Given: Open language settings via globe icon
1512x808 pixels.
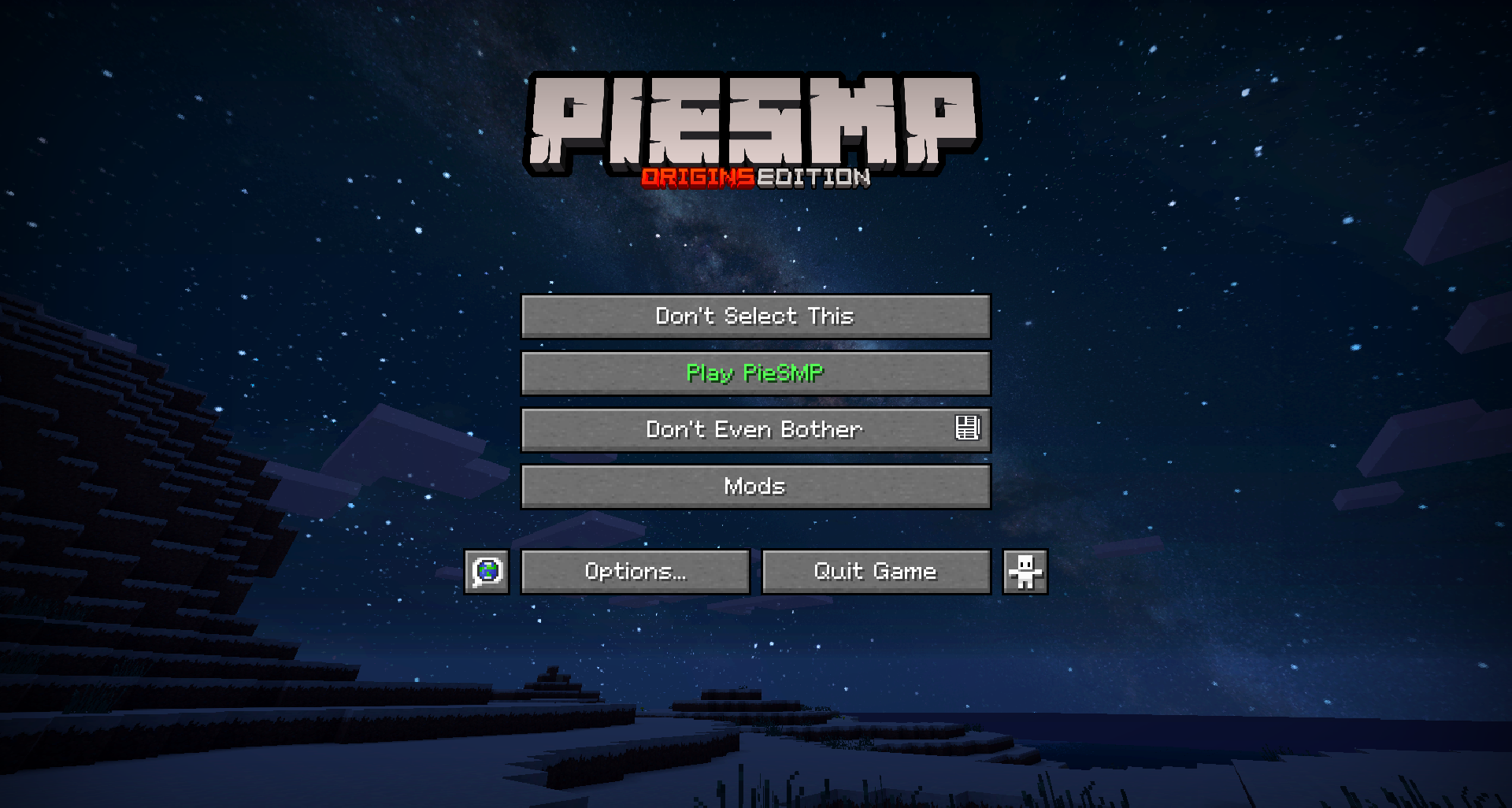Looking at the screenshot, I should pyautogui.click(x=487, y=572).
